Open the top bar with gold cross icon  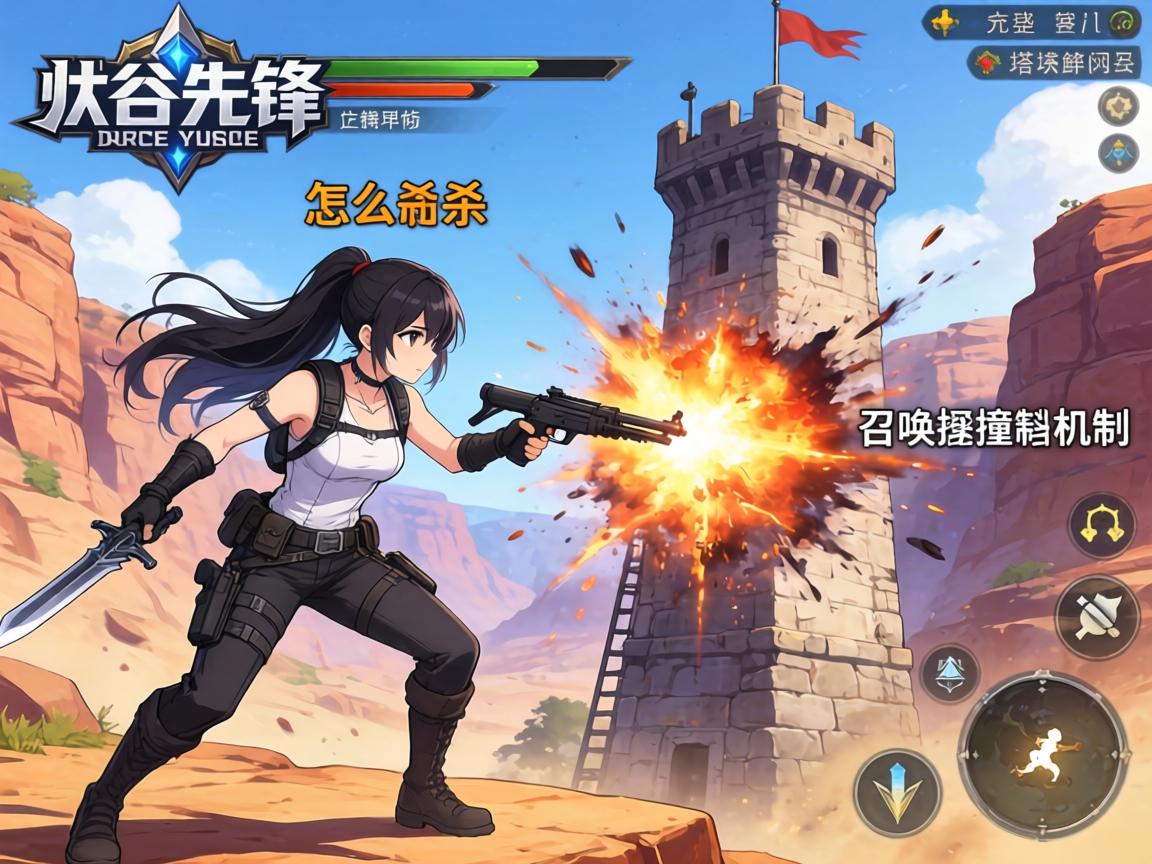tap(1031, 21)
